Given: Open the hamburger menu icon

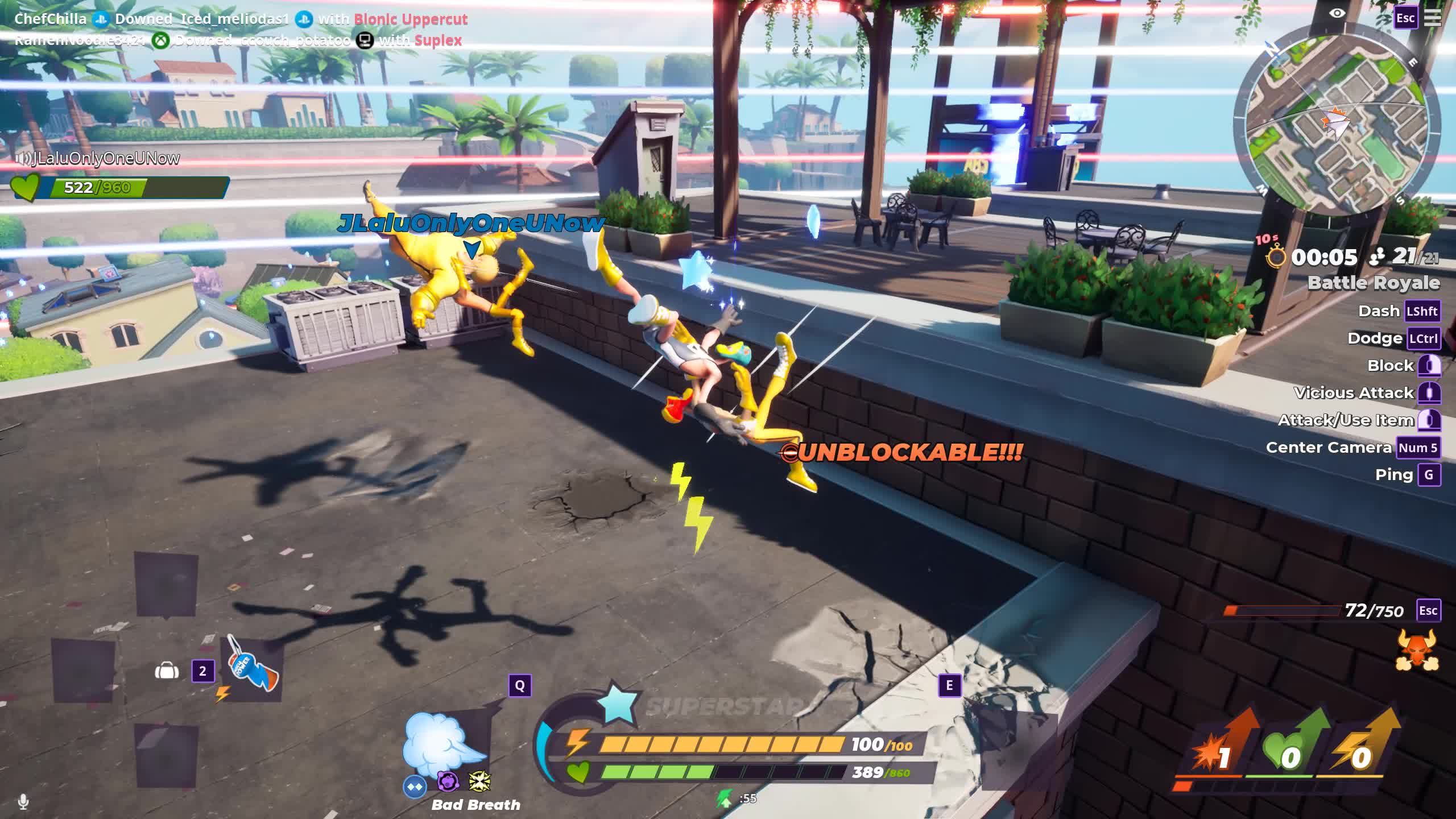Looking at the screenshot, I should tap(1432, 18).
